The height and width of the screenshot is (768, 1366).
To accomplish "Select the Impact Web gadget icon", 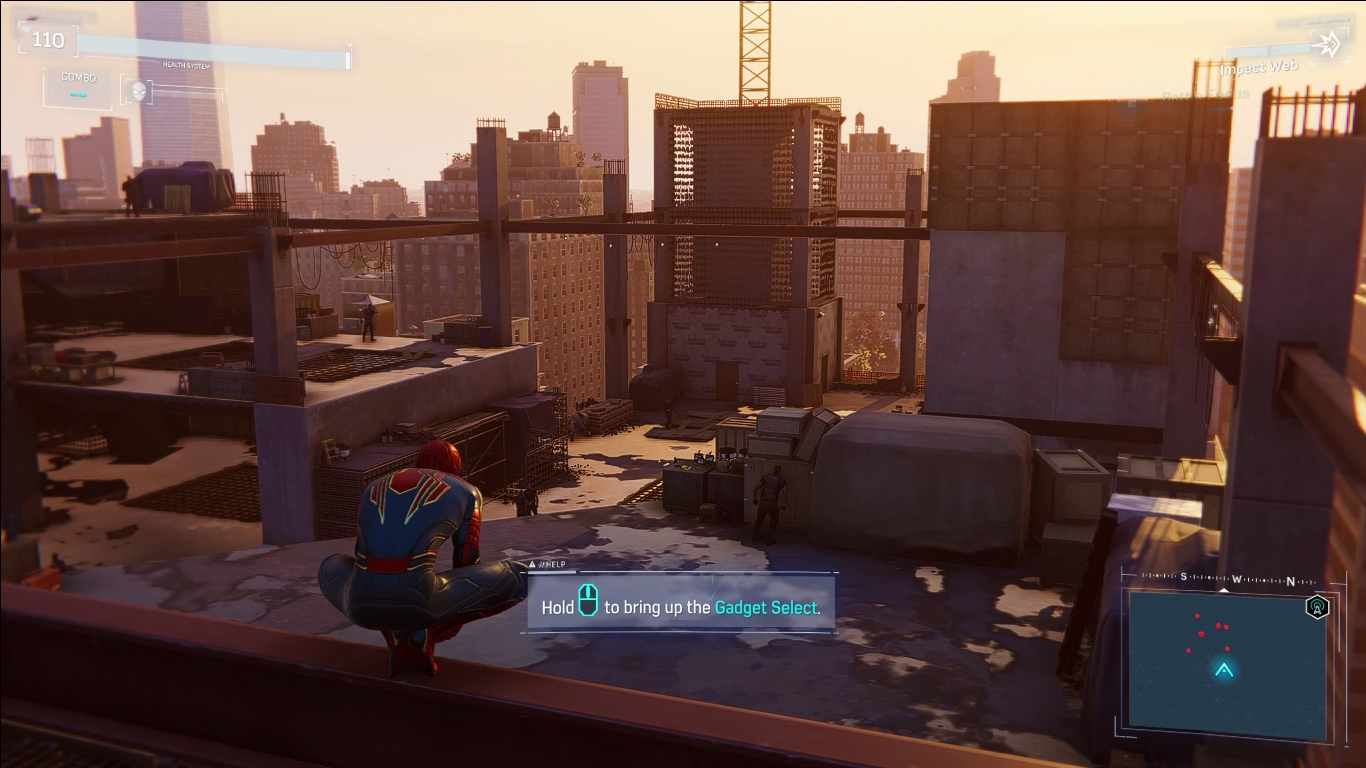I will [x=1328, y=45].
